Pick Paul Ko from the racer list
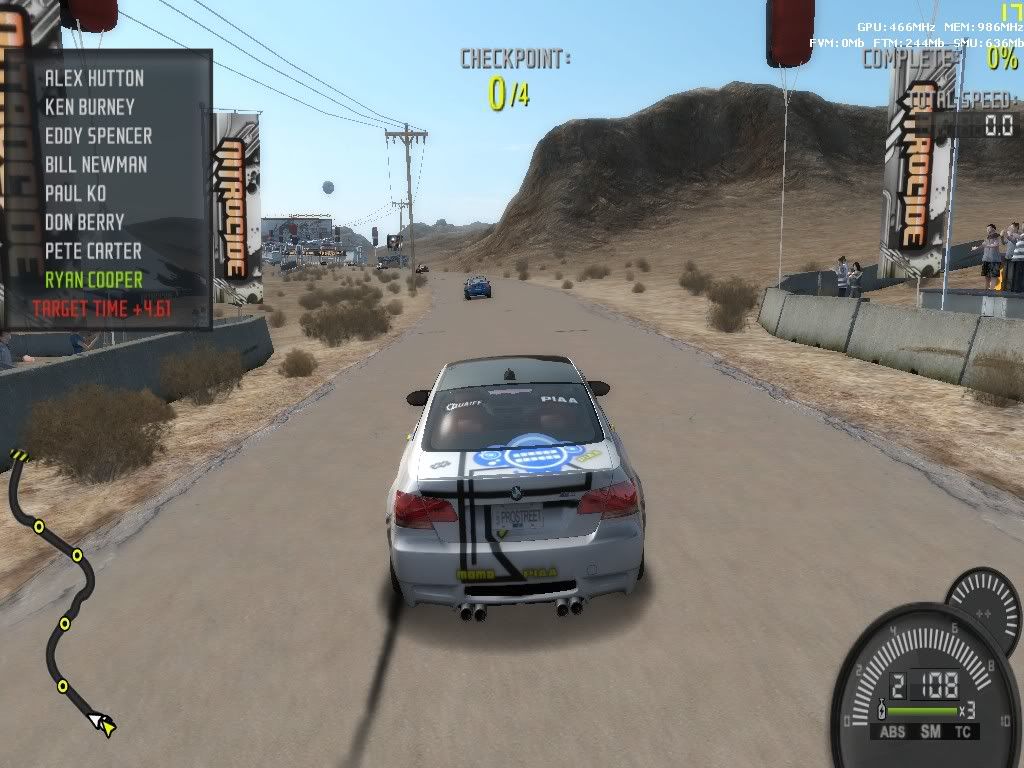1024x768 pixels. [x=75, y=193]
